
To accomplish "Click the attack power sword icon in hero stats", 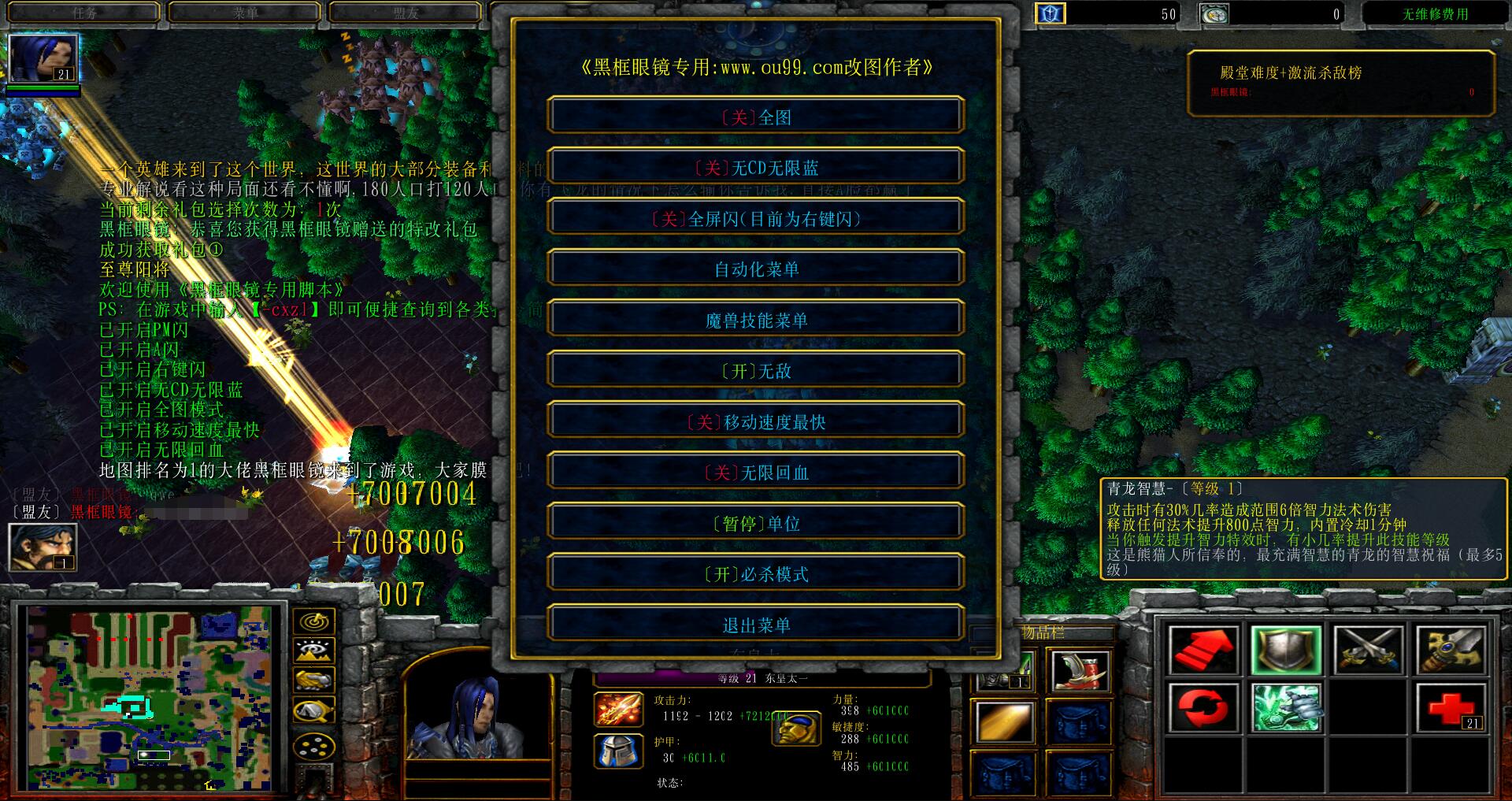I will coord(617,709).
